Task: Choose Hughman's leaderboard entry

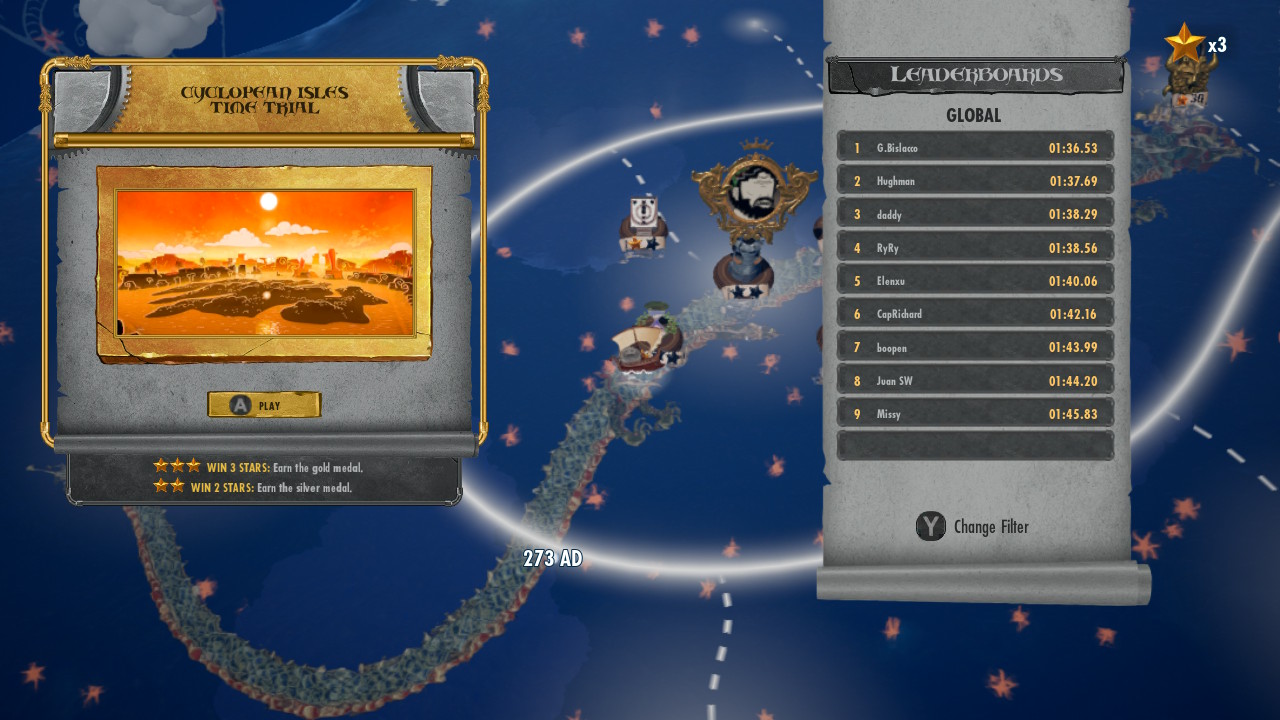Action: (975, 181)
